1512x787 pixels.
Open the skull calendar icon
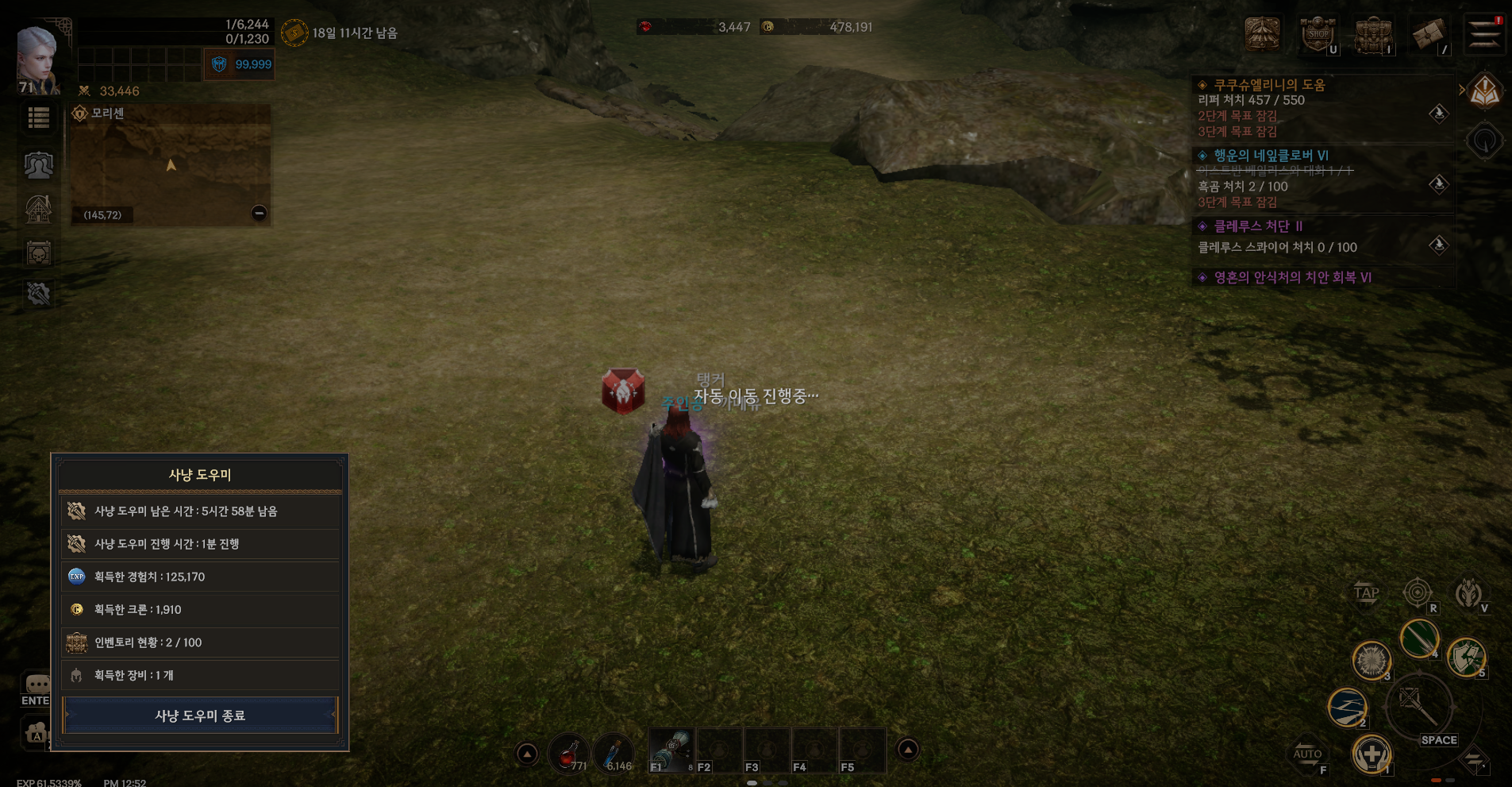click(x=38, y=254)
